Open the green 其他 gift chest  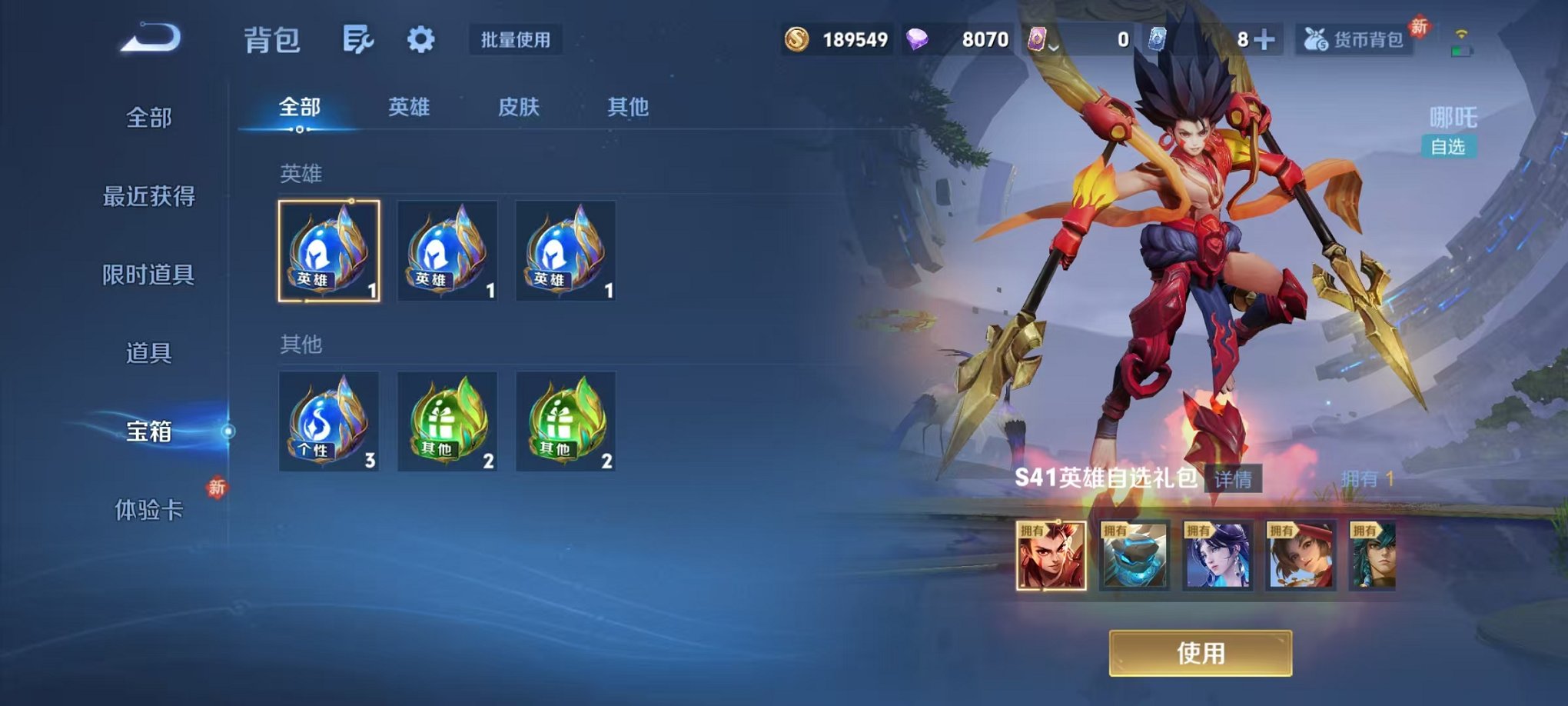point(447,423)
